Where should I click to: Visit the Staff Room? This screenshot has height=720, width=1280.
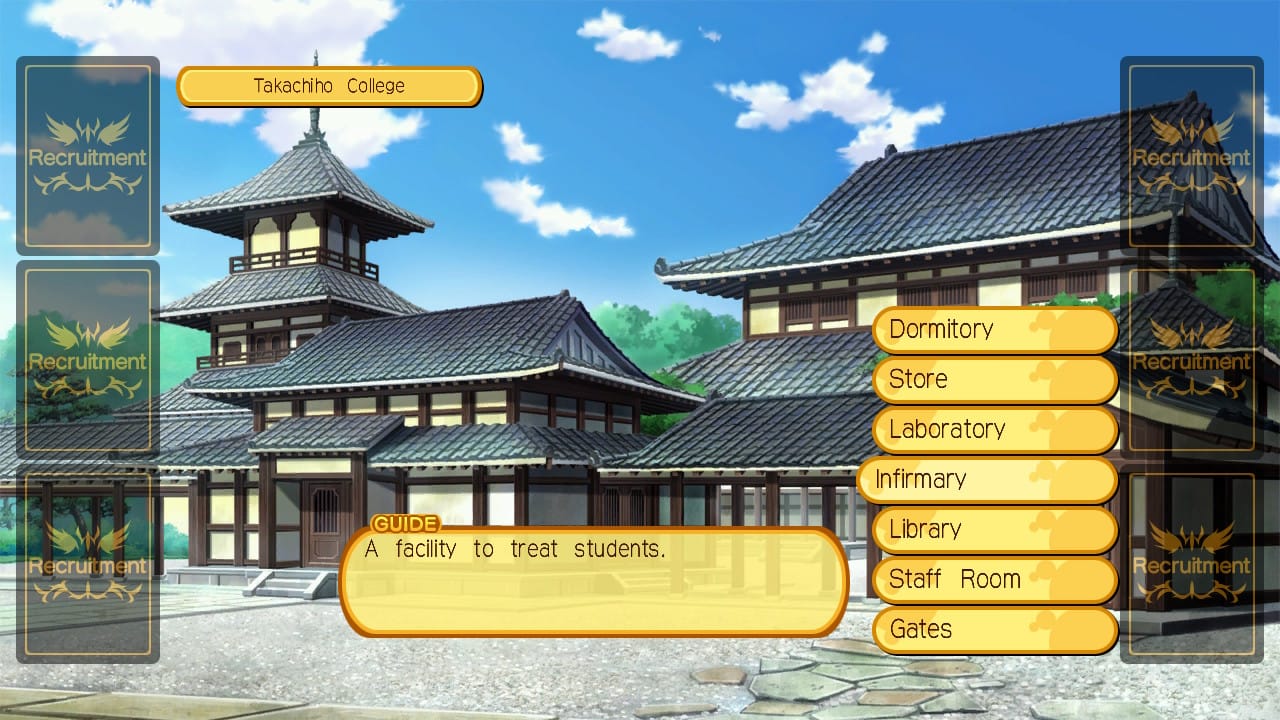click(x=994, y=580)
